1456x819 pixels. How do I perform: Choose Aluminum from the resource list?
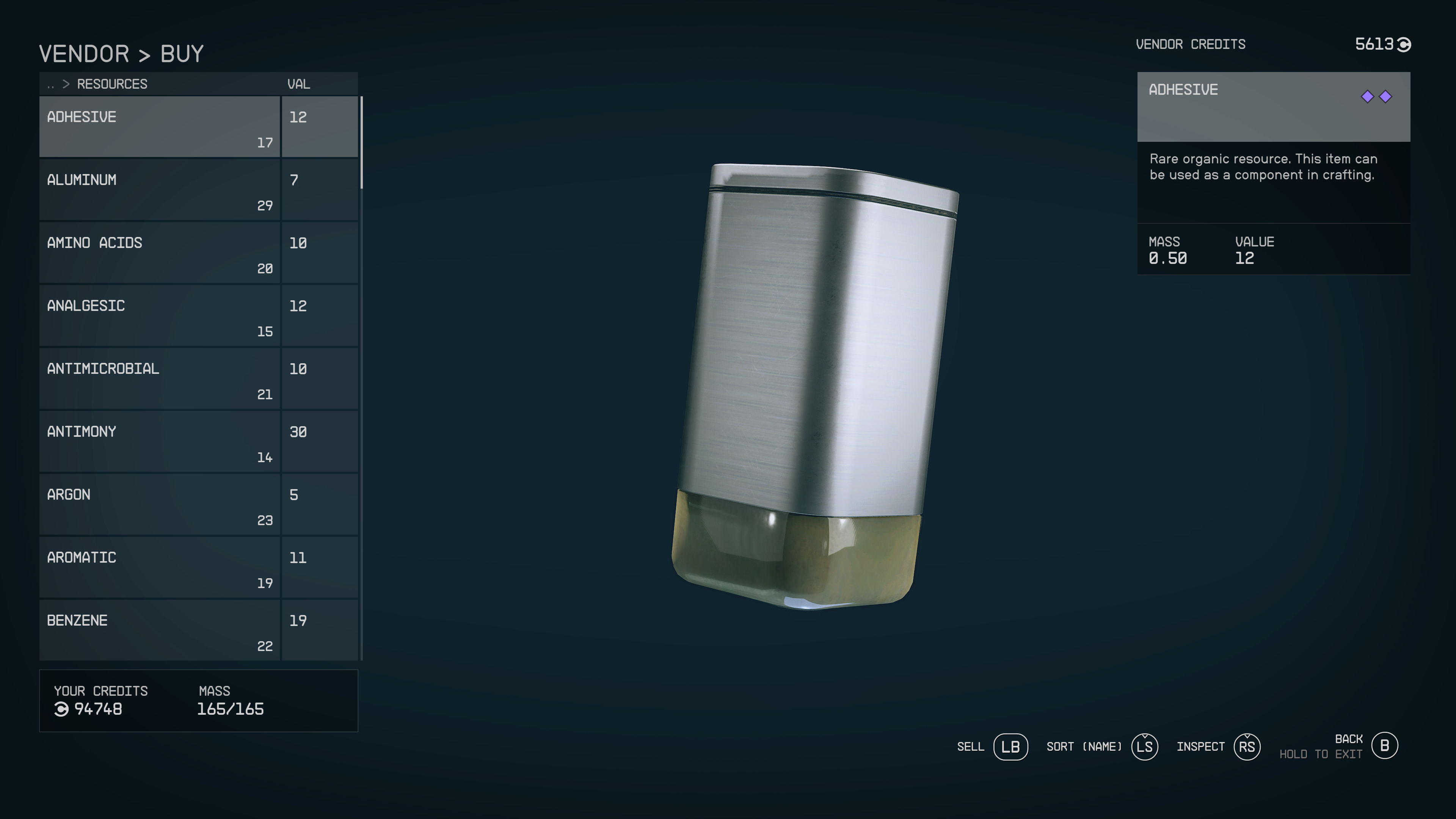[x=159, y=189]
